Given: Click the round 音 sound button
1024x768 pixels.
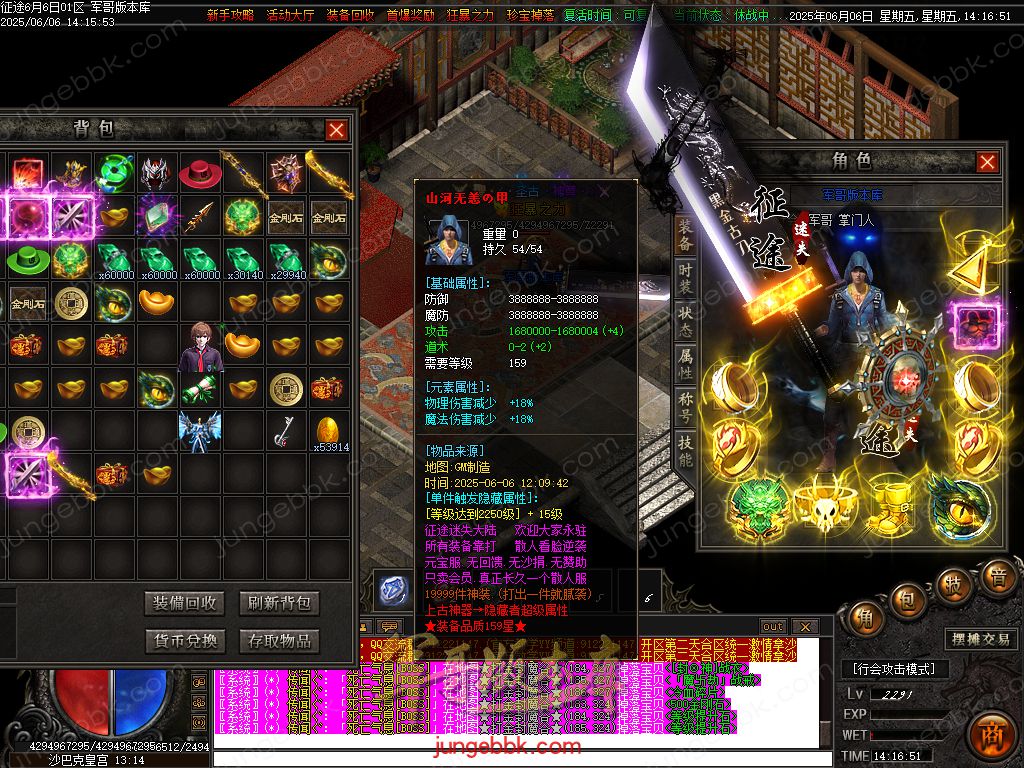Looking at the screenshot, I should [x=997, y=577].
